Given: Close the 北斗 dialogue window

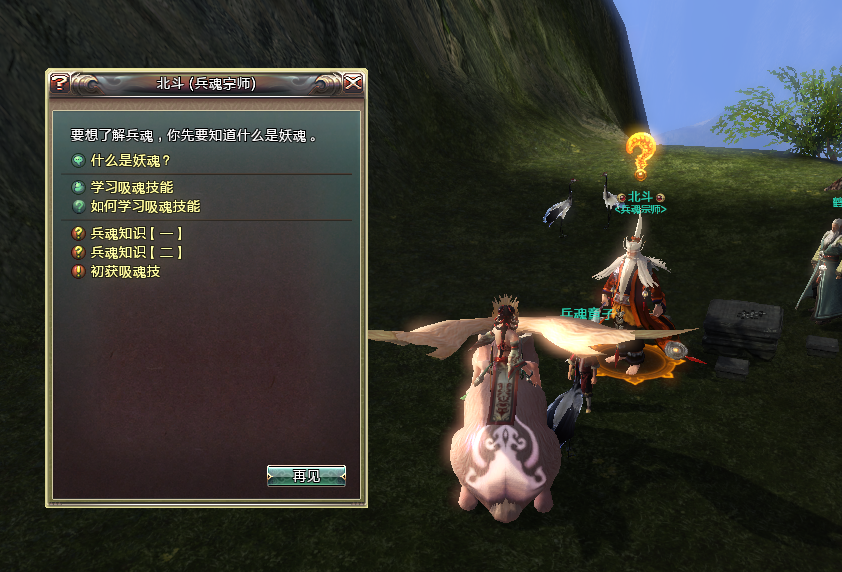Looking at the screenshot, I should [353, 83].
